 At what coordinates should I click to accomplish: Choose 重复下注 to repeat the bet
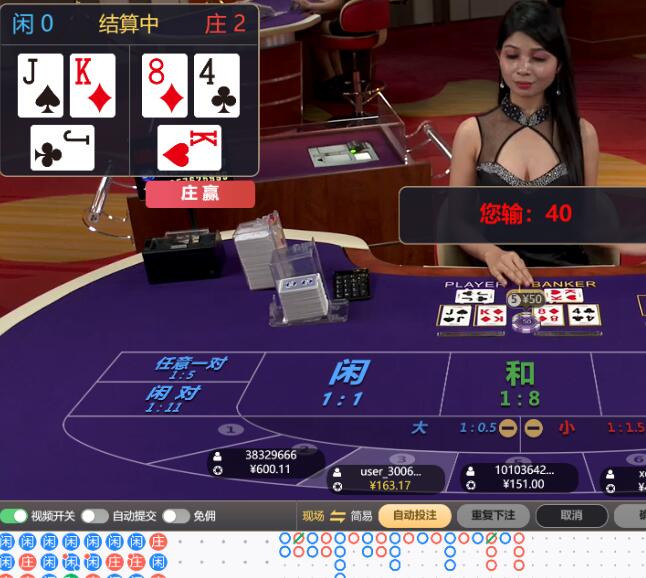493,516
